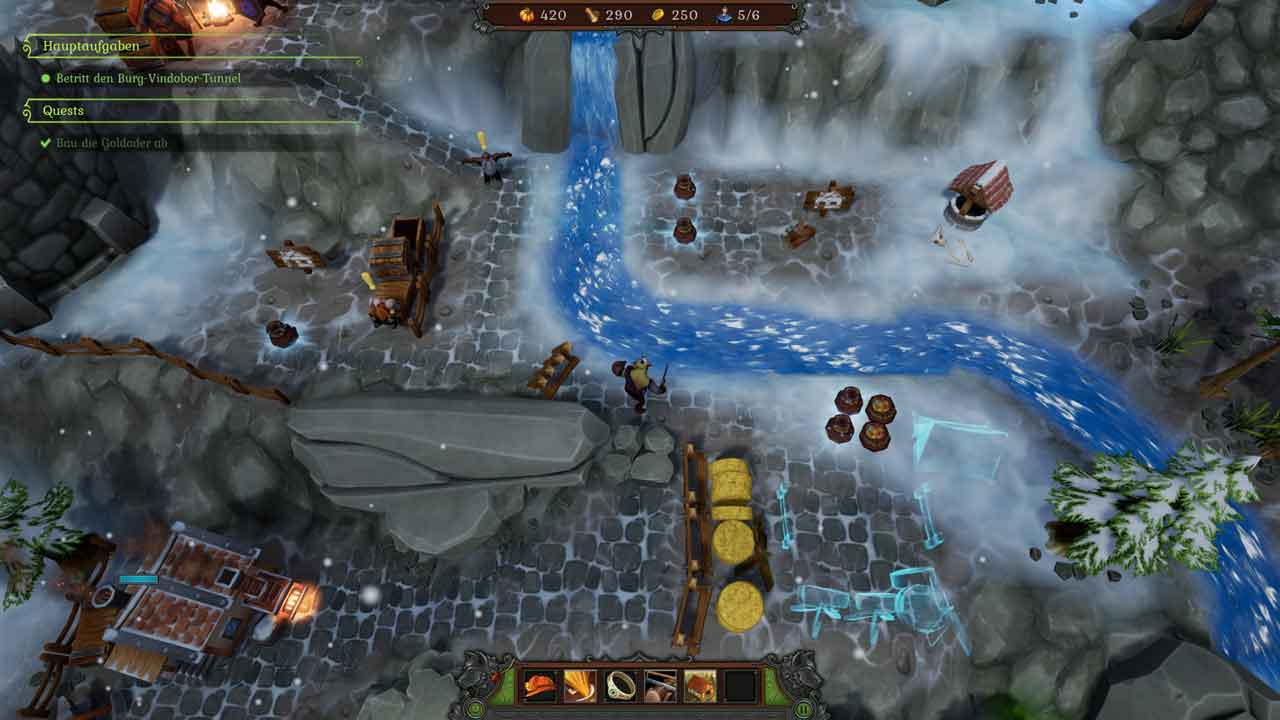The height and width of the screenshot is (720, 1280).
Task: Click the green pause button
Action: click(803, 710)
